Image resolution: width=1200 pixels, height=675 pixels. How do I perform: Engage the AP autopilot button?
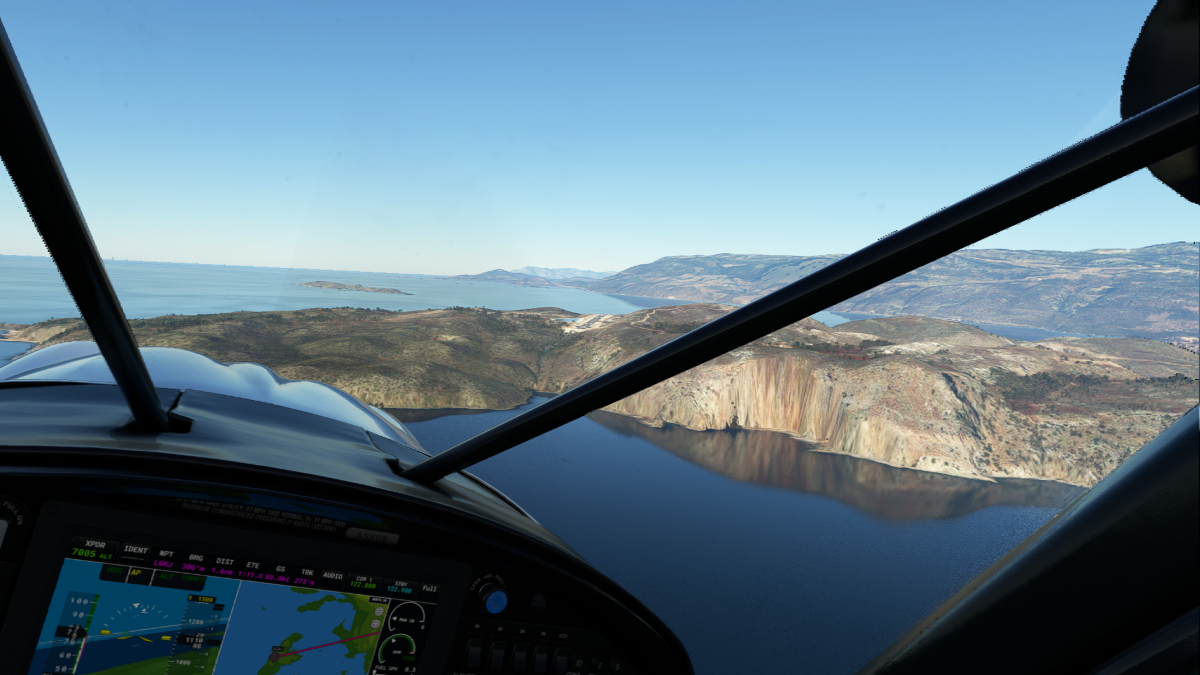[139, 574]
